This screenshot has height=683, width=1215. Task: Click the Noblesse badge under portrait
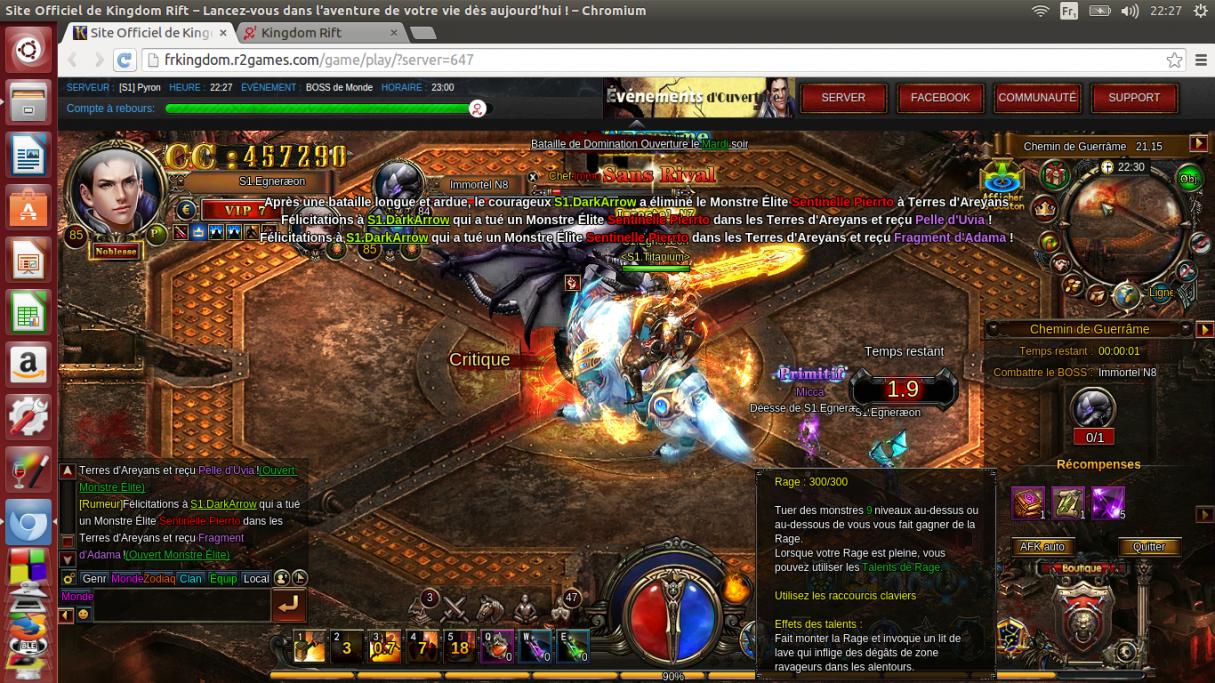point(116,252)
